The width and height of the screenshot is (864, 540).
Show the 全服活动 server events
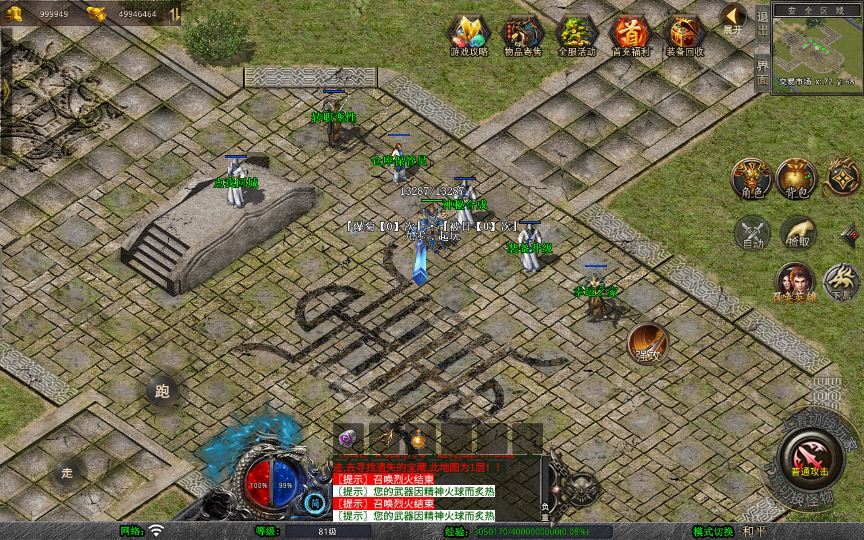pyautogui.click(x=576, y=35)
